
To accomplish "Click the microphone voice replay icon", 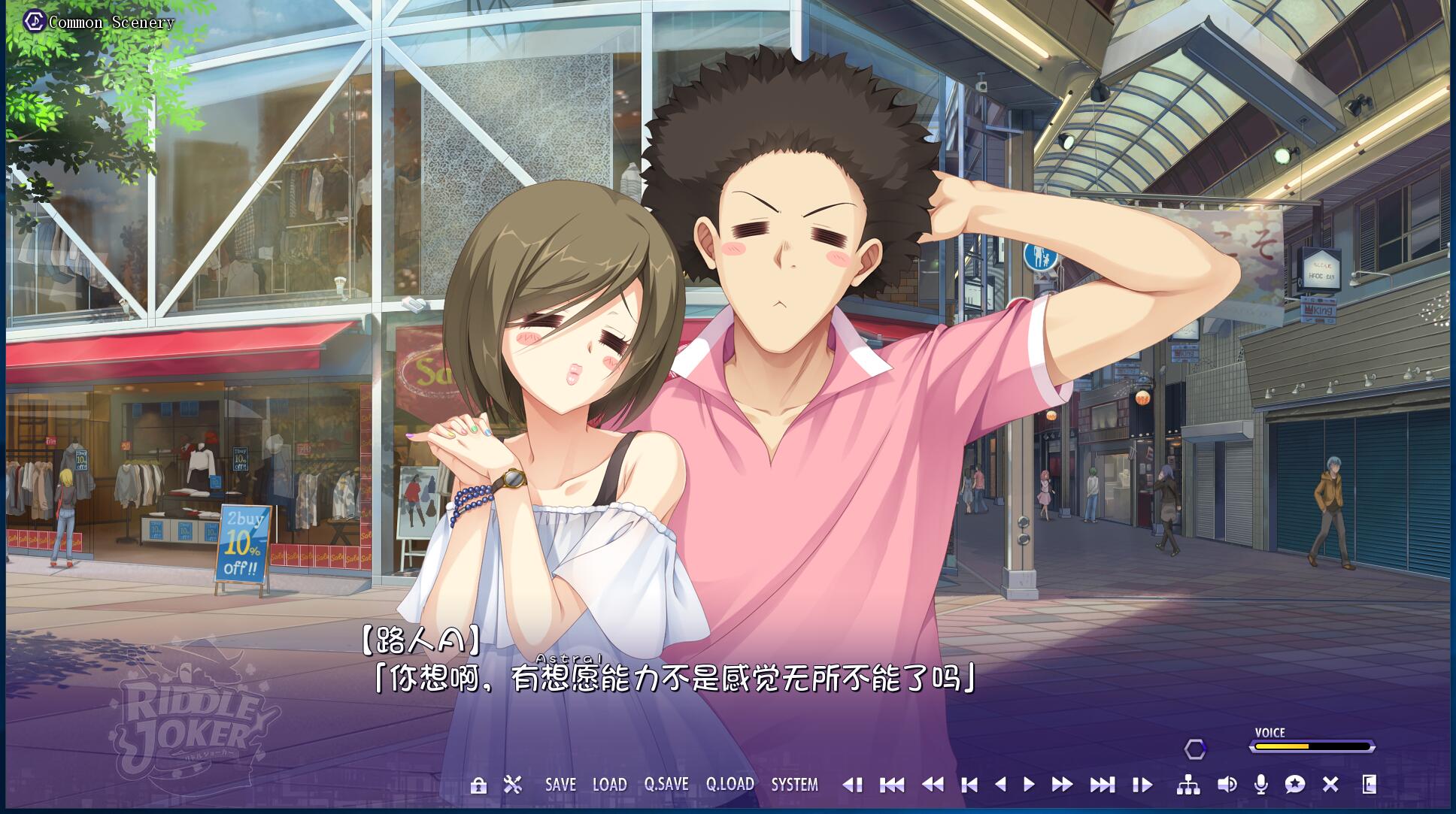I will [x=1262, y=785].
